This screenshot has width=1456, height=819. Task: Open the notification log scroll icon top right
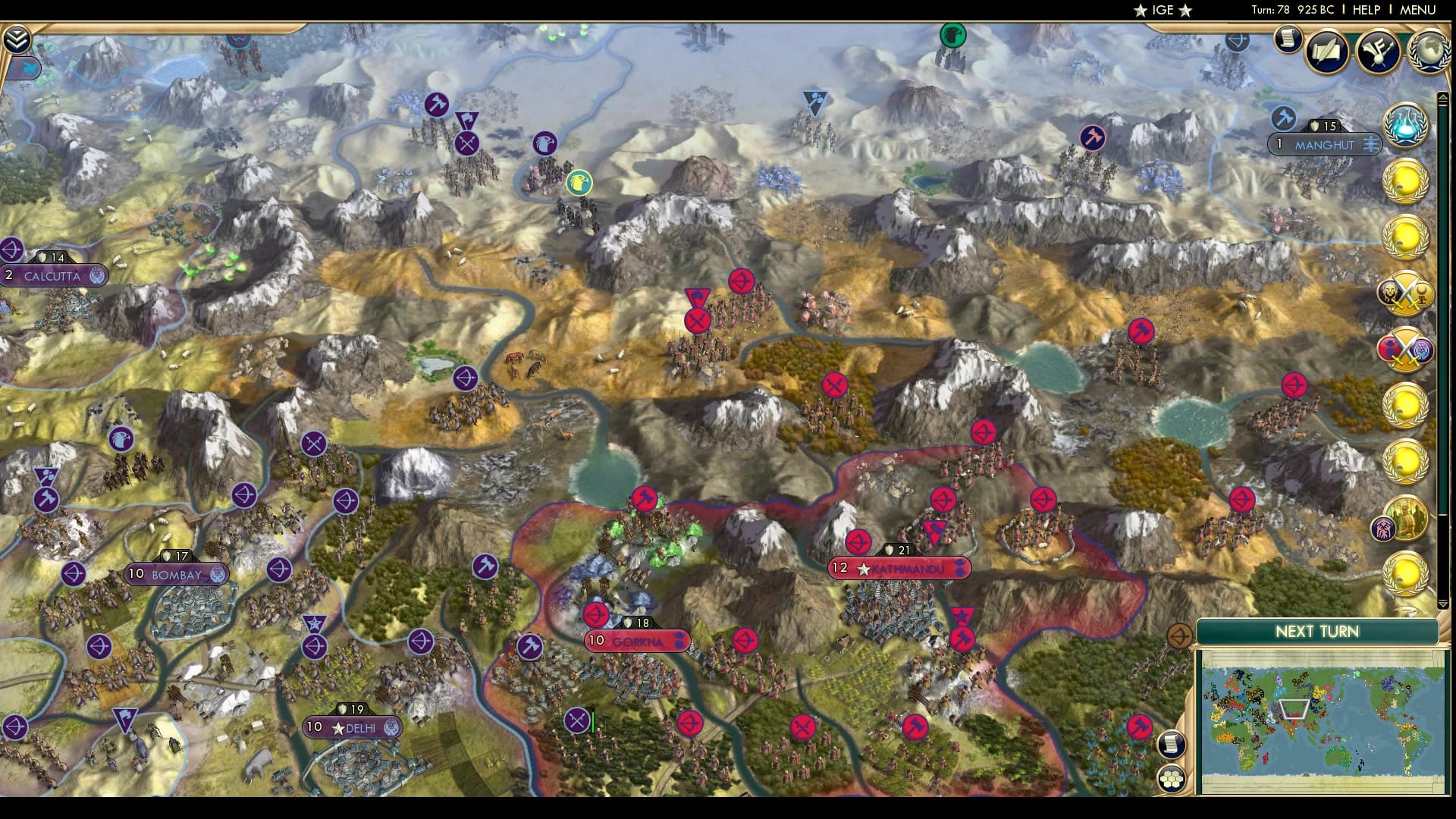pyautogui.click(x=1287, y=42)
